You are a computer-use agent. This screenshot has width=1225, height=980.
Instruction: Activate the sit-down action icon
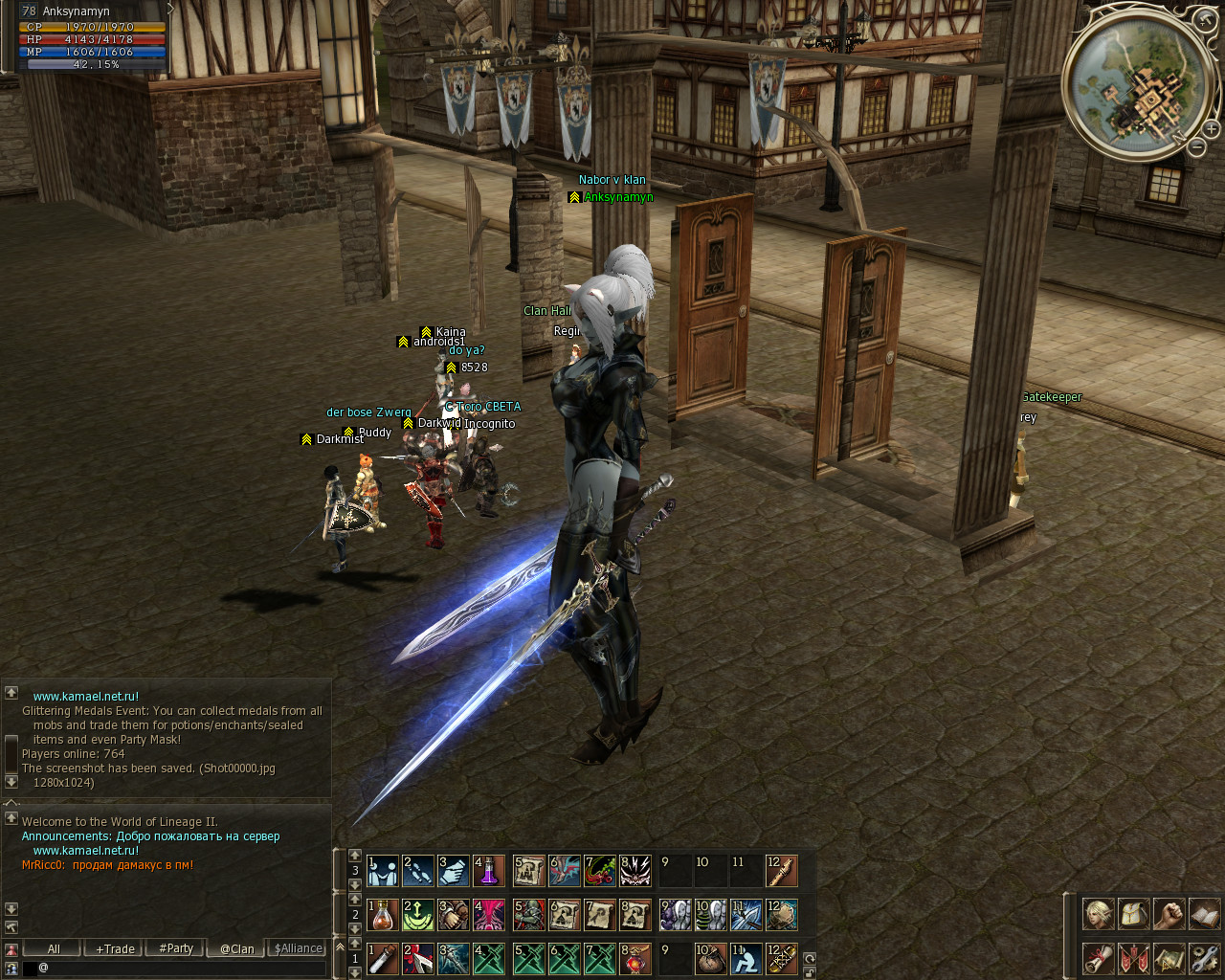click(746, 959)
